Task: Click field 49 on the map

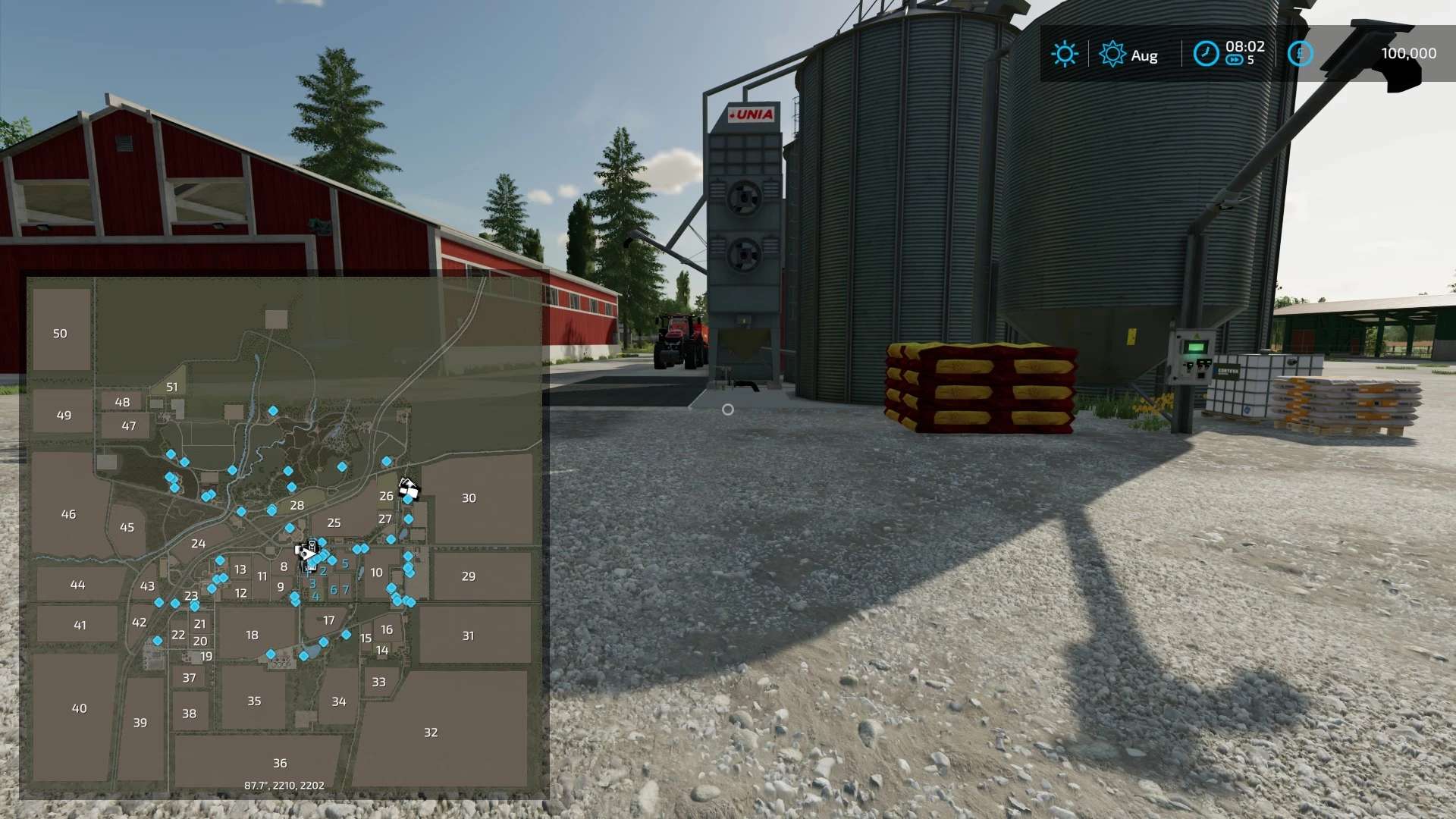Action: 64,416
